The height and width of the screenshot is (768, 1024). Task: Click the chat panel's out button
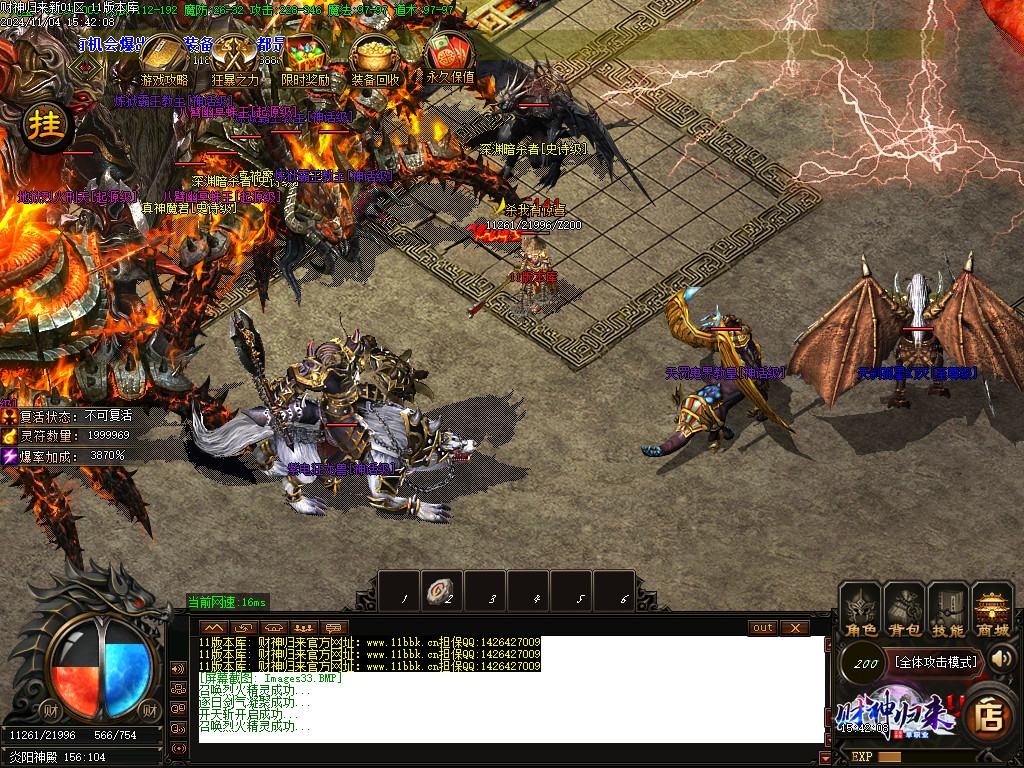[763, 628]
